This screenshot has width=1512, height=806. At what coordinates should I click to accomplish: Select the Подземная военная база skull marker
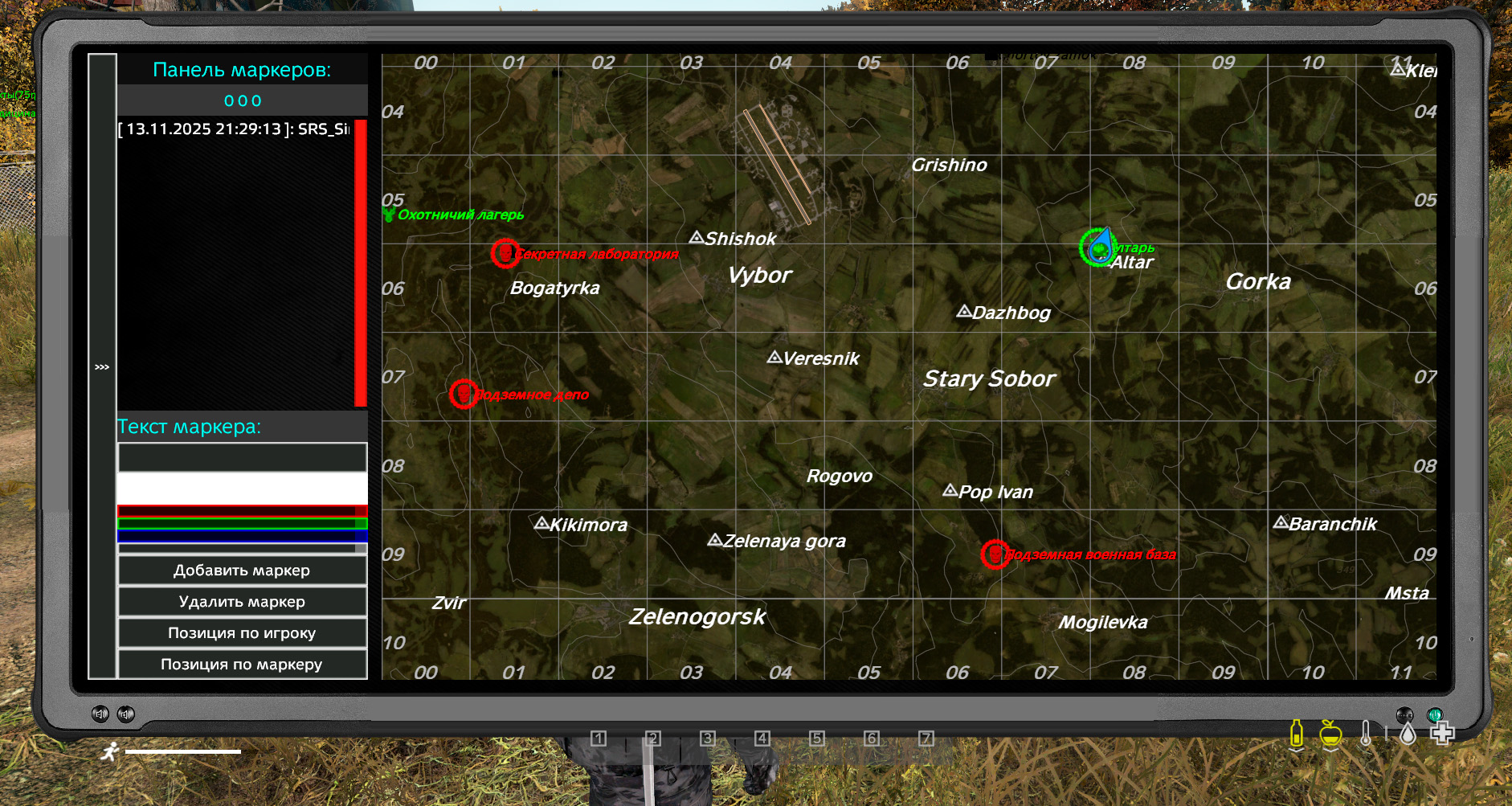point(995,553)
